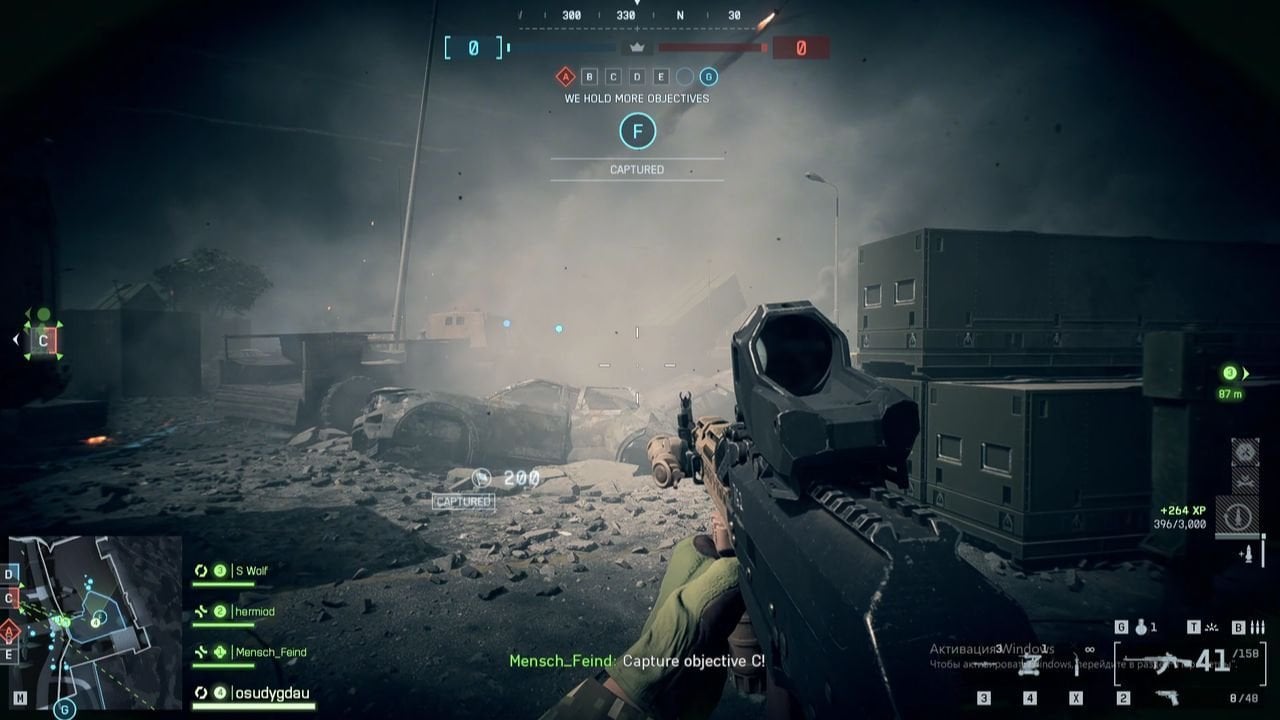Viewport: 1280px width, 720px height.
Task: Click blue objective G in top row
Action: (708, 76)
